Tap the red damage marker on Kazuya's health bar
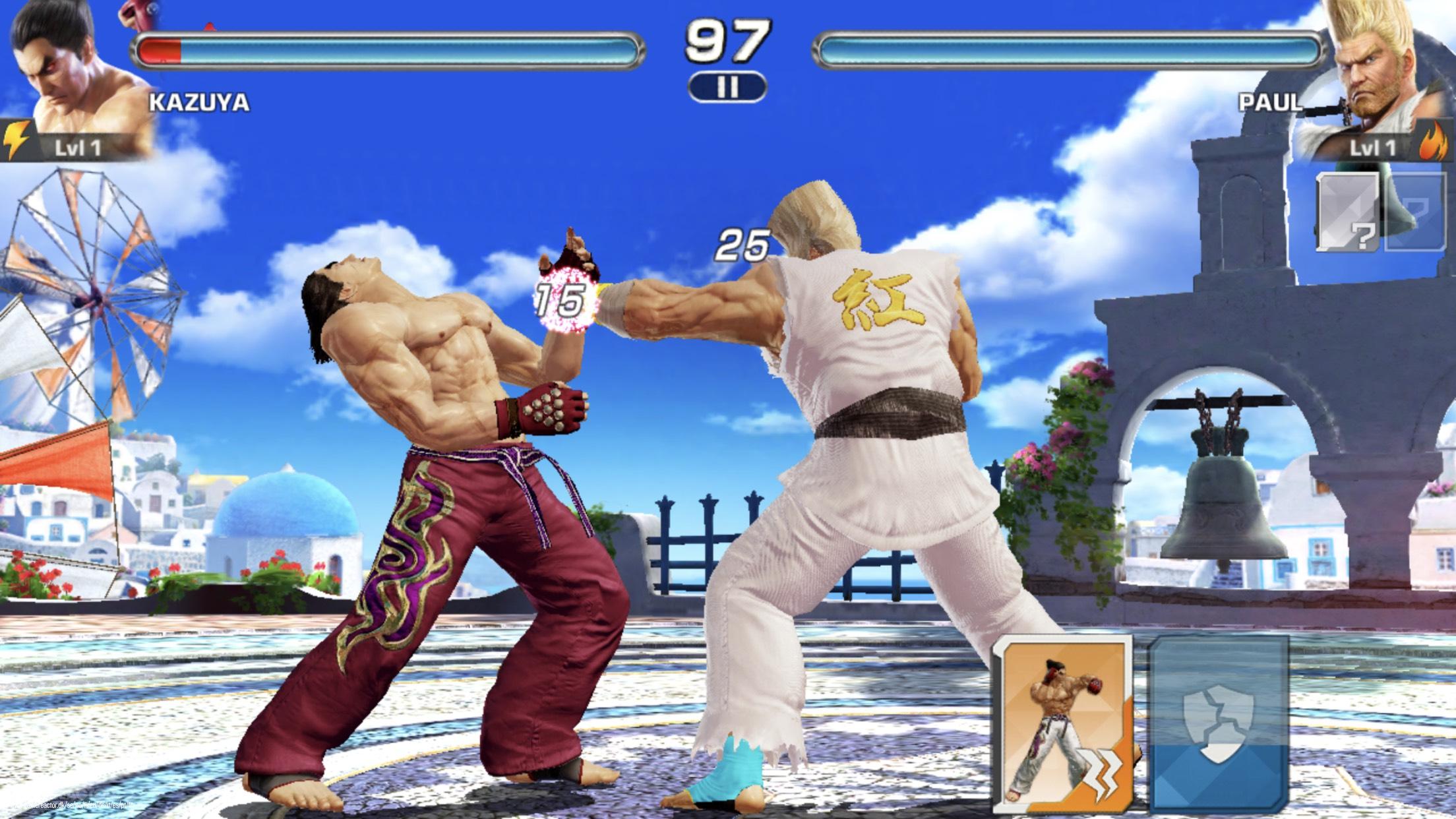 [162, 46]
